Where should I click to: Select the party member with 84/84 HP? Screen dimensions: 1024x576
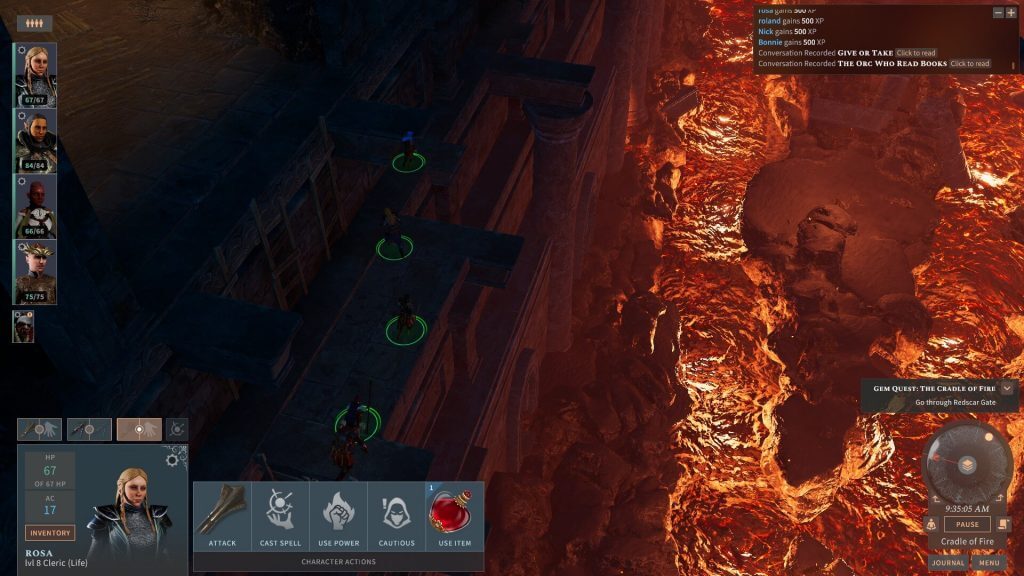[35, 140]
